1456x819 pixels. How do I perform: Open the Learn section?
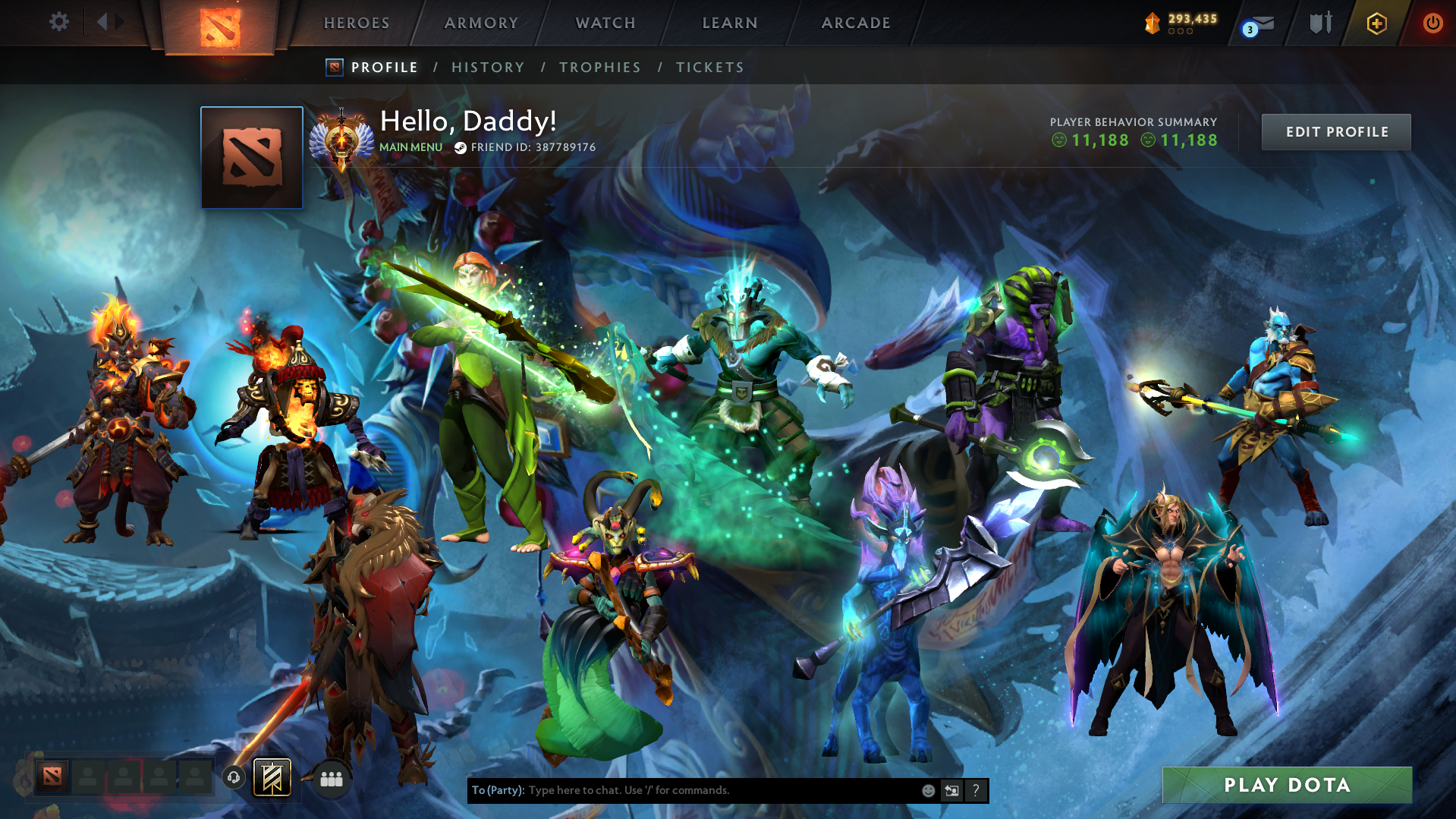click(x=730, y=23)
